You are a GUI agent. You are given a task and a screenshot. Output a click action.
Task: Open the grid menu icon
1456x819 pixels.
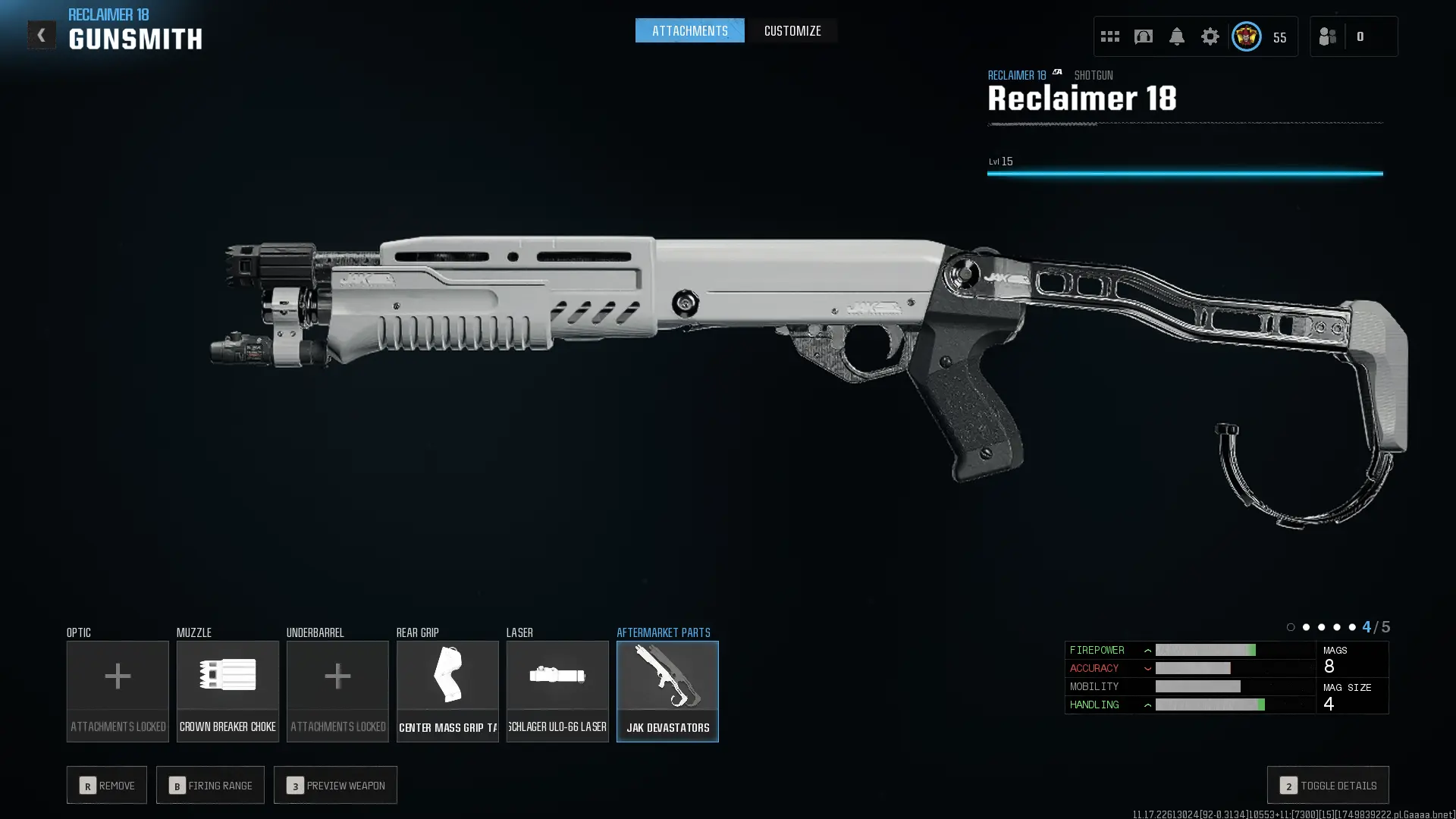(x=1109, y=36)
